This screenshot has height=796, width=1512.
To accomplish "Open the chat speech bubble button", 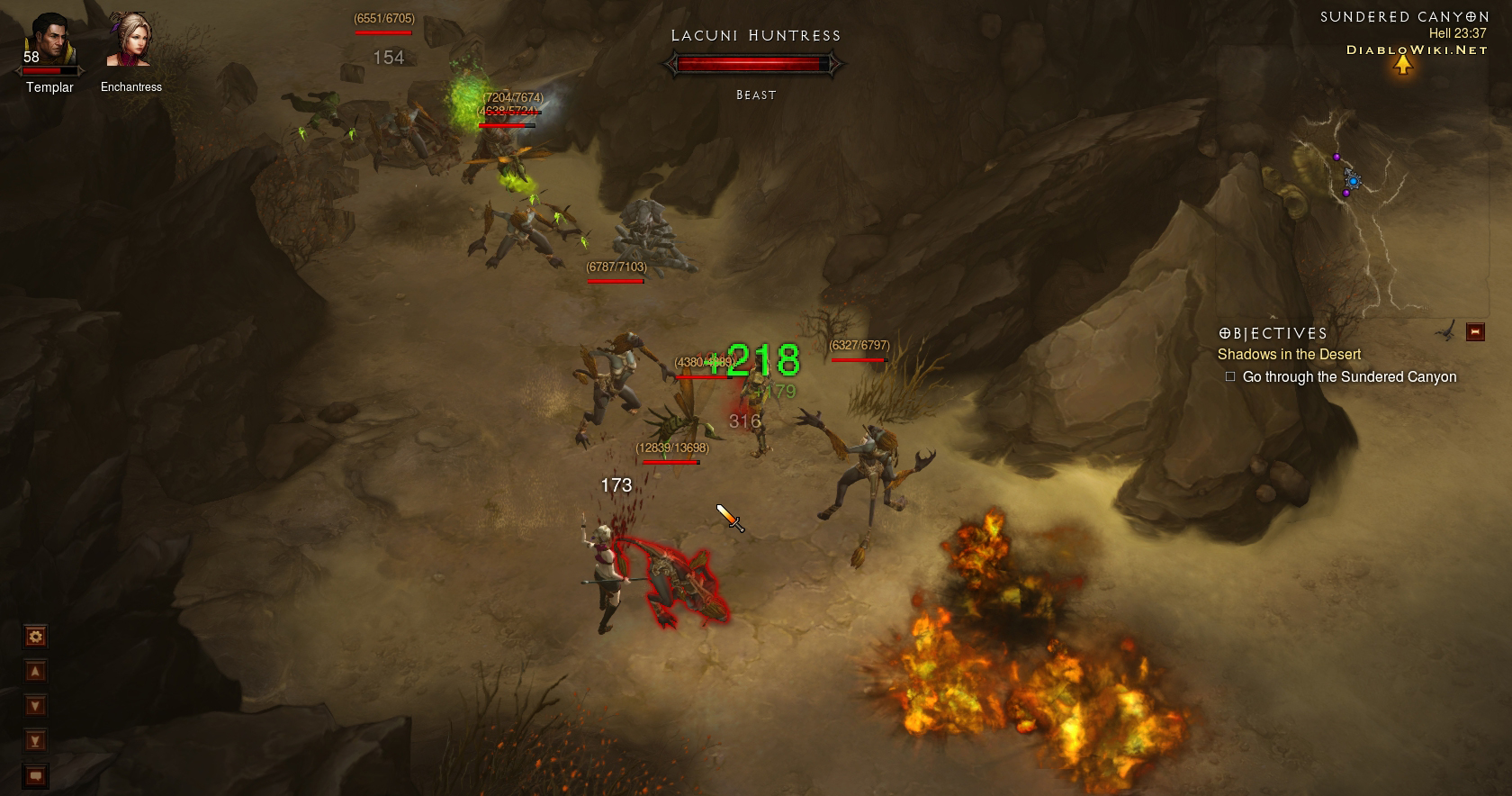I will [35, 775].
